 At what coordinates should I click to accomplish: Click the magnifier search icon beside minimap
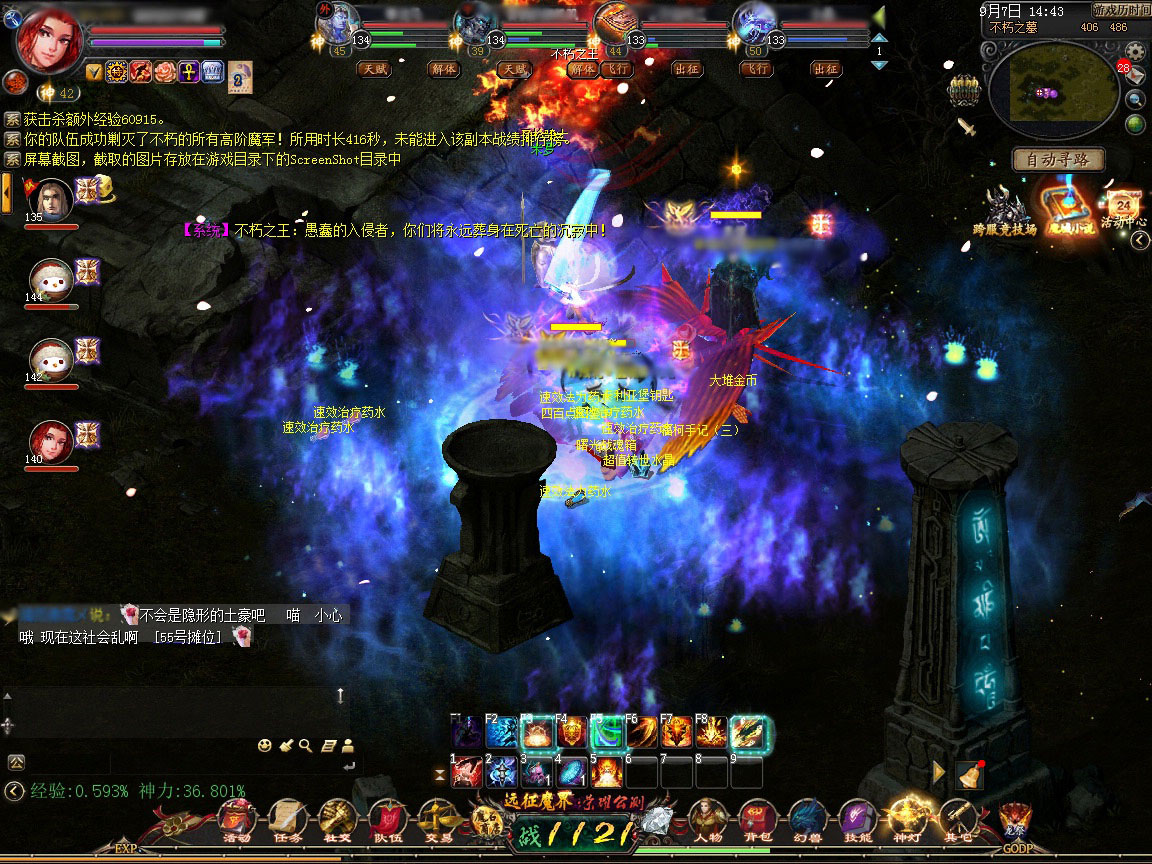click(1135, 99)
